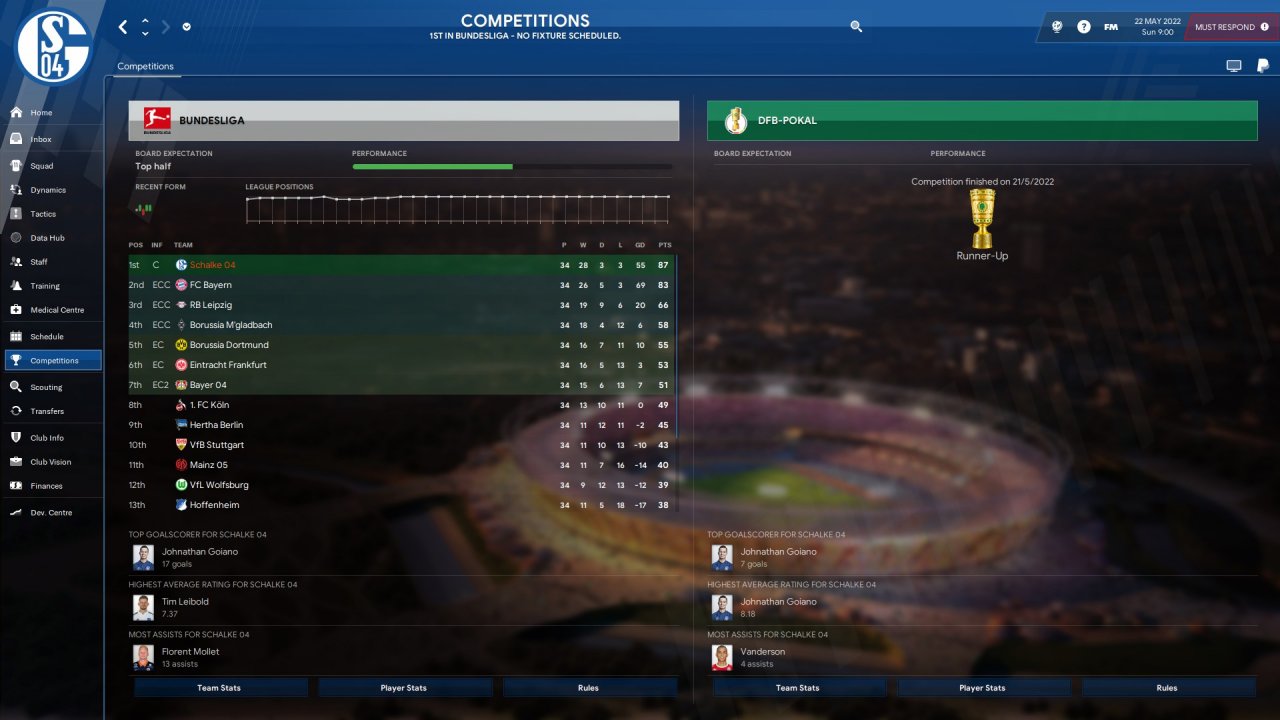The width and height of the screenshot is (1280, 720).
Task: Select the Competitions tab
Action: [x=145, y=66]
